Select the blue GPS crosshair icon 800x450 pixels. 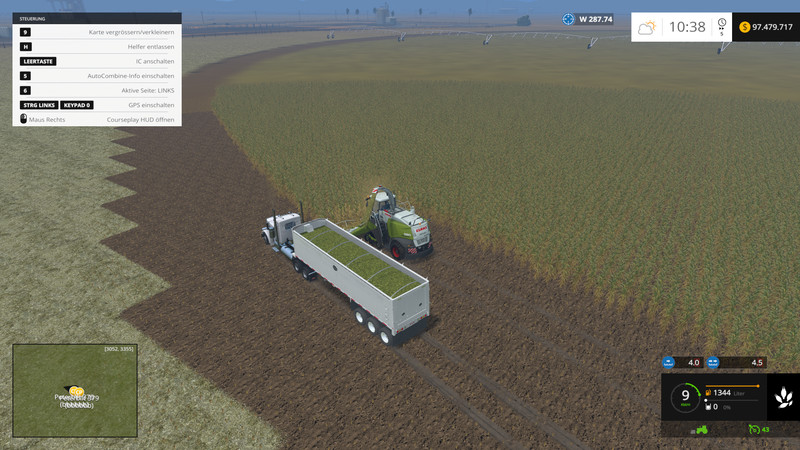(568, 18)
